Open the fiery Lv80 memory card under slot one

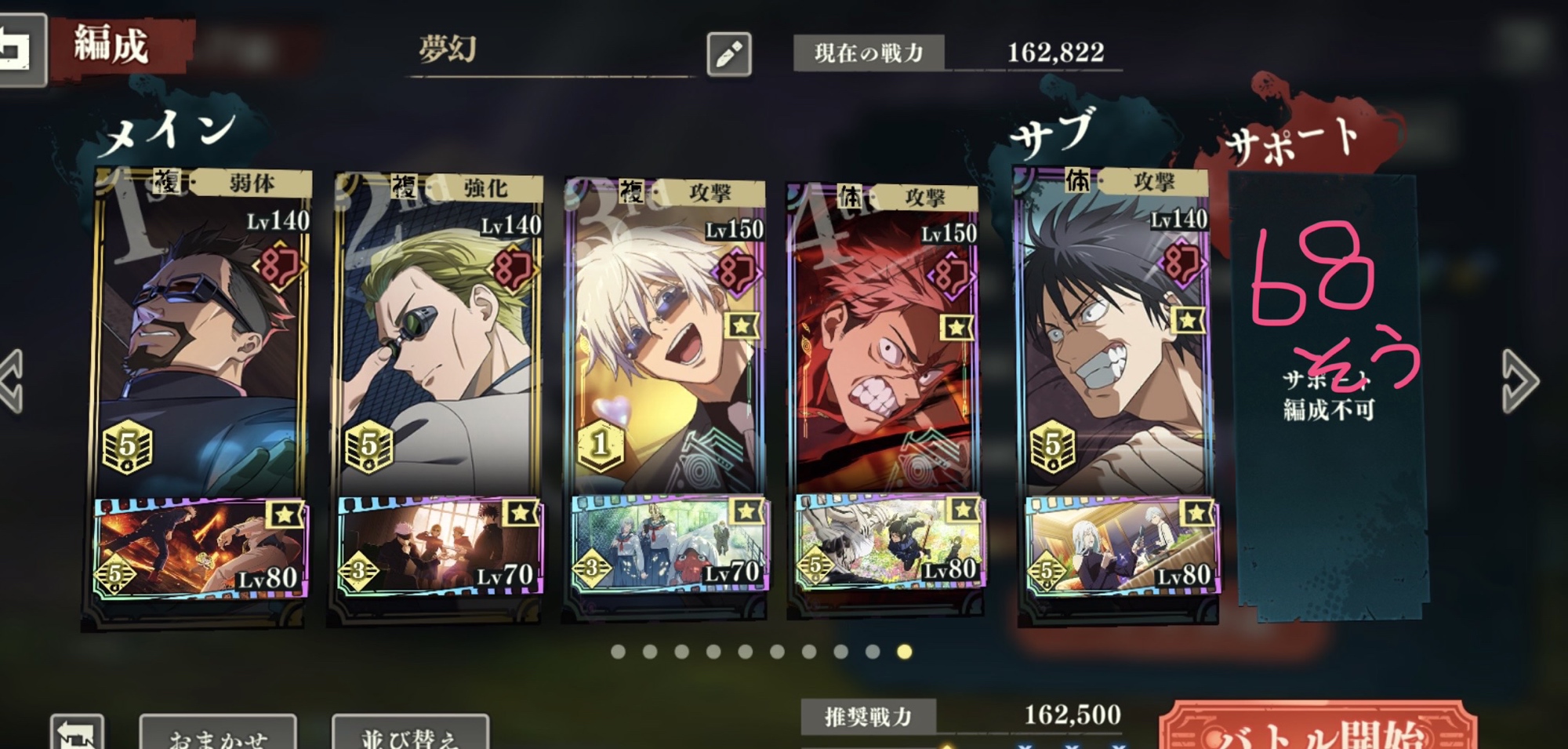coord(201,547)
